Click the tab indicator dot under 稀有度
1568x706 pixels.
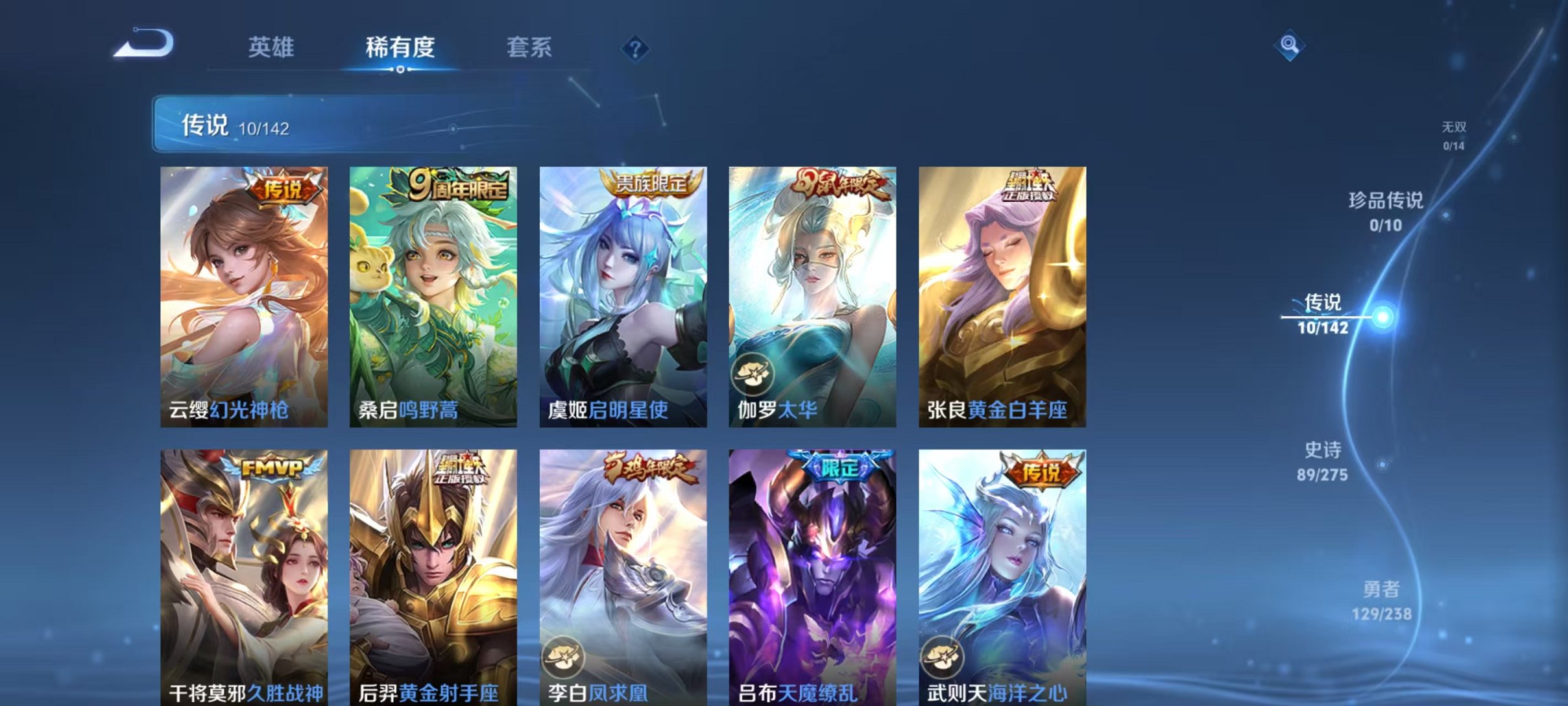400,68
